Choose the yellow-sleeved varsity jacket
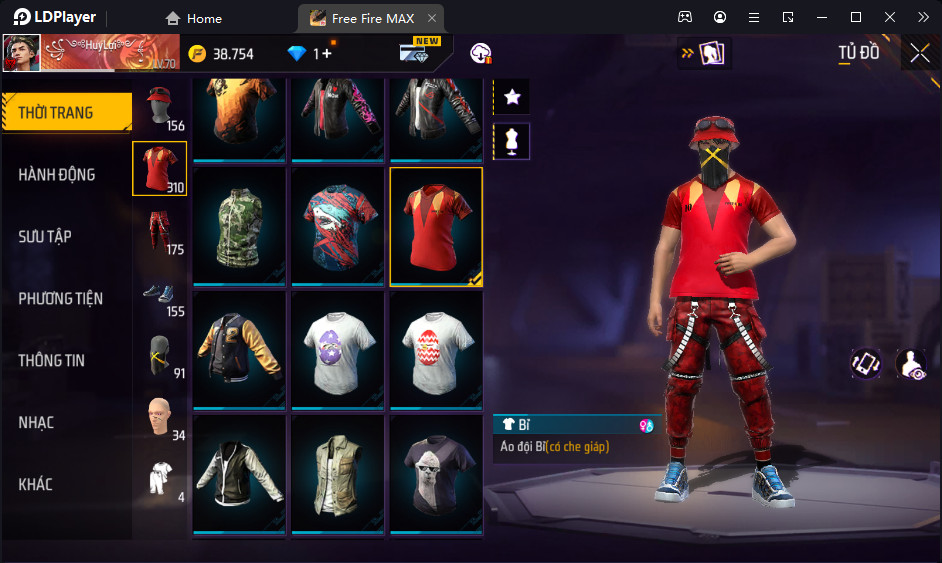This screenshot has width=942, height=563. (240, 350)
